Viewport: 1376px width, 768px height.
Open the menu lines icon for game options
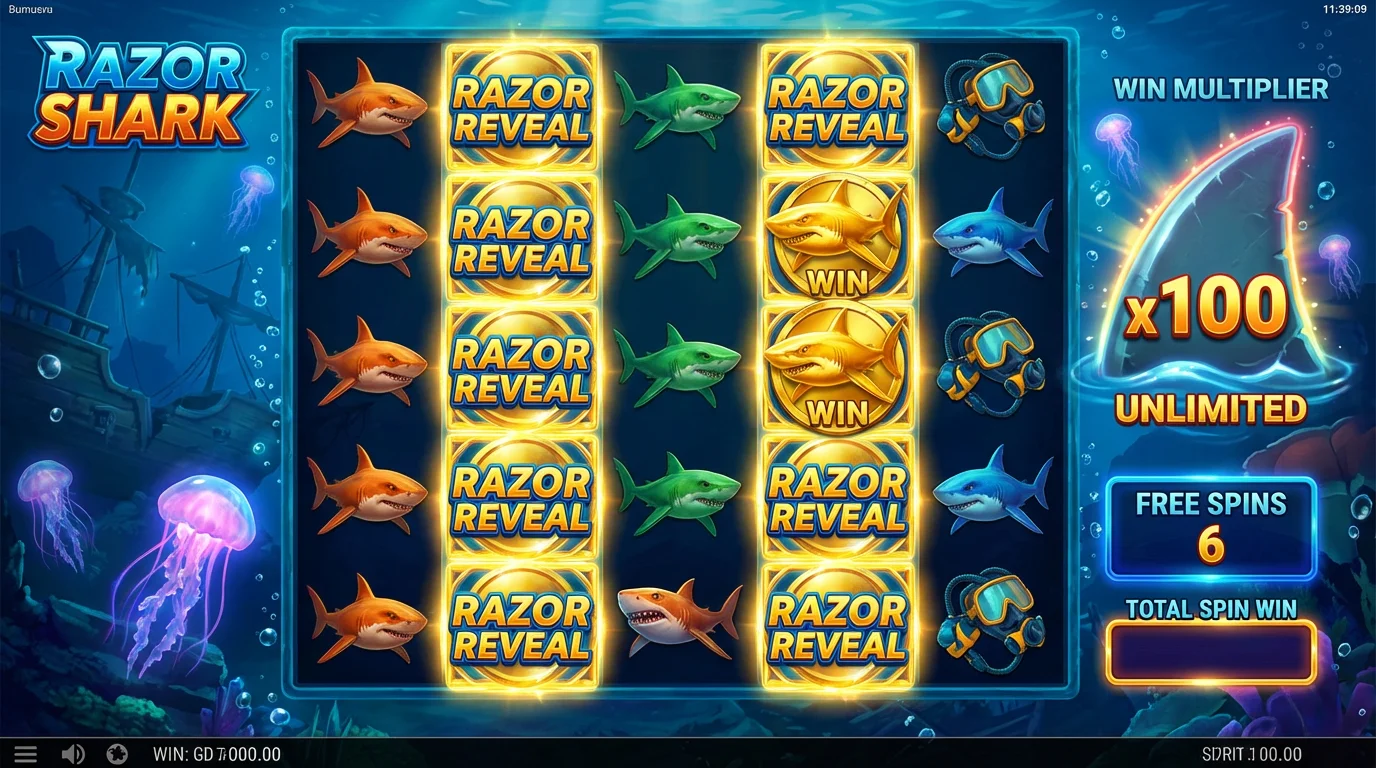(26, 753)
